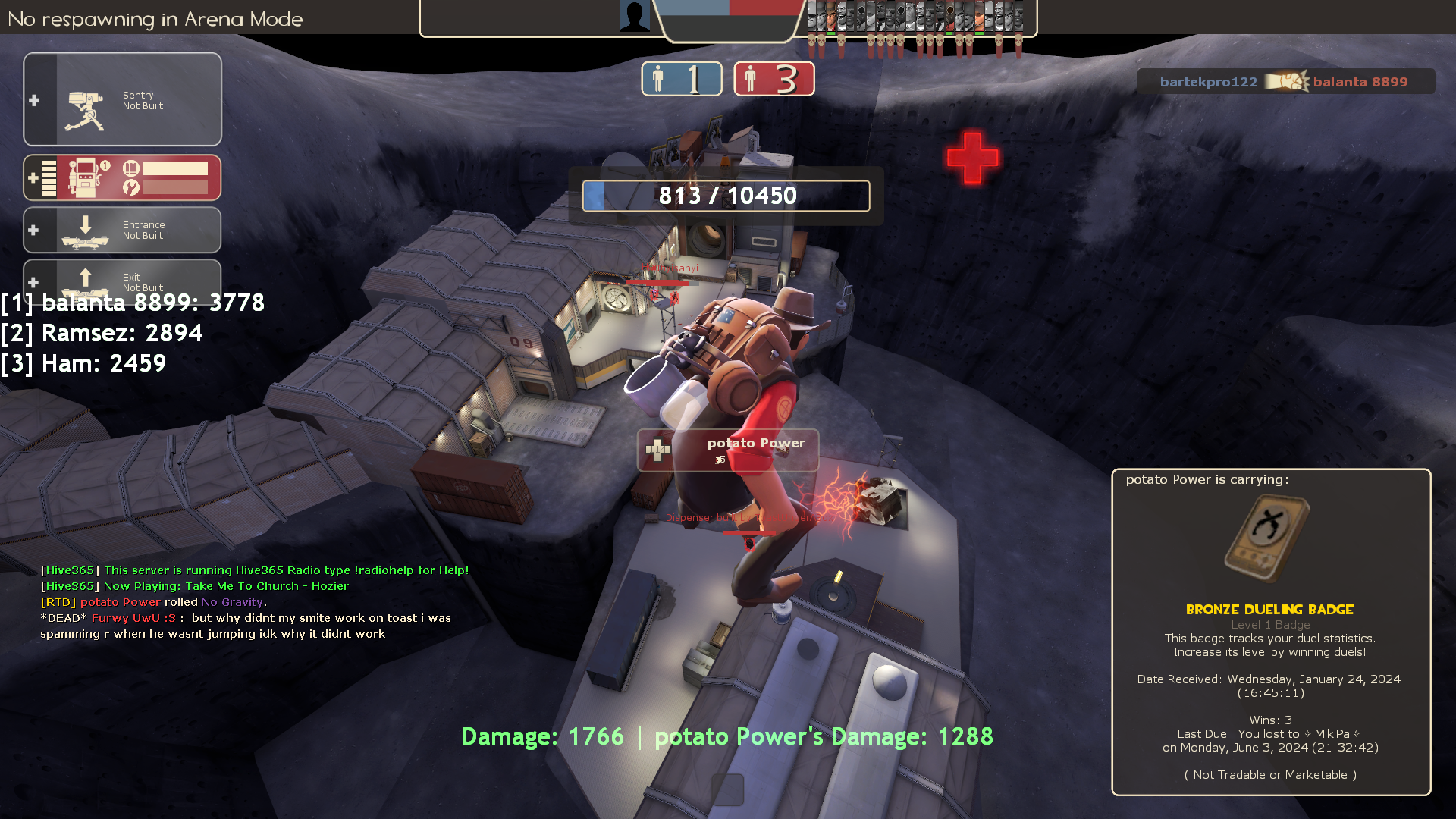
Task: Select the potato Power spectator target panel
Action: coord(727,450)
